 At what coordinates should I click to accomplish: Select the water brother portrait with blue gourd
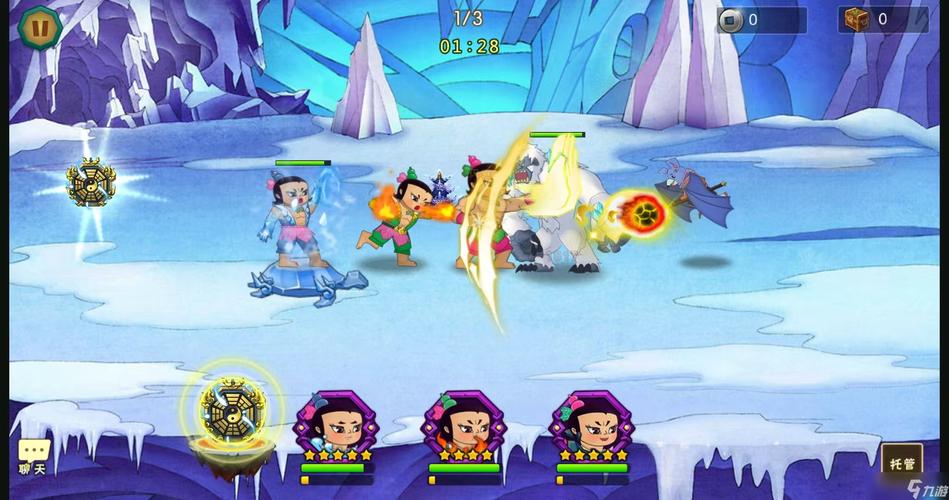(x=334, y=424)
